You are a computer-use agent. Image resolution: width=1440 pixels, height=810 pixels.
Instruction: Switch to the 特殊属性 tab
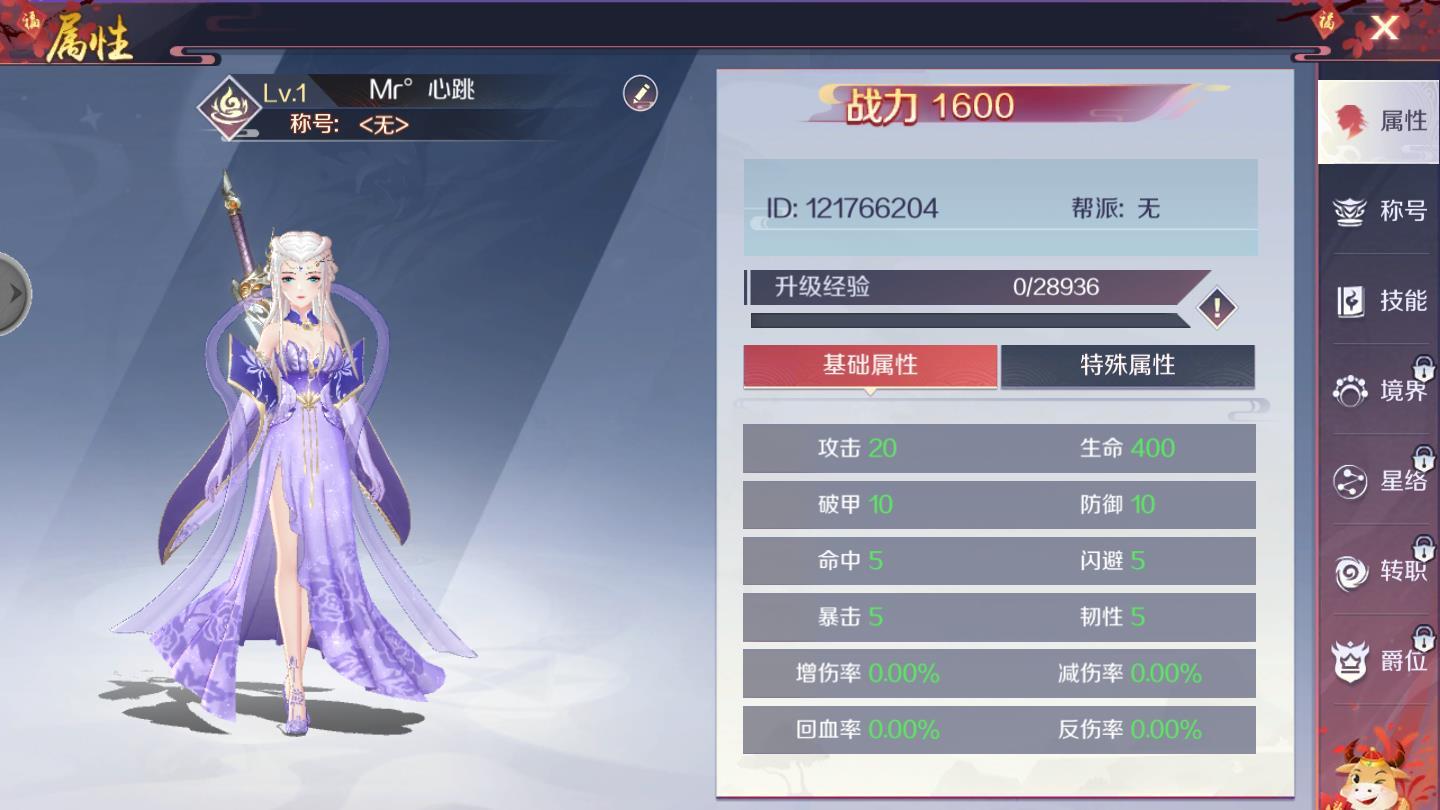(1127, 365)
